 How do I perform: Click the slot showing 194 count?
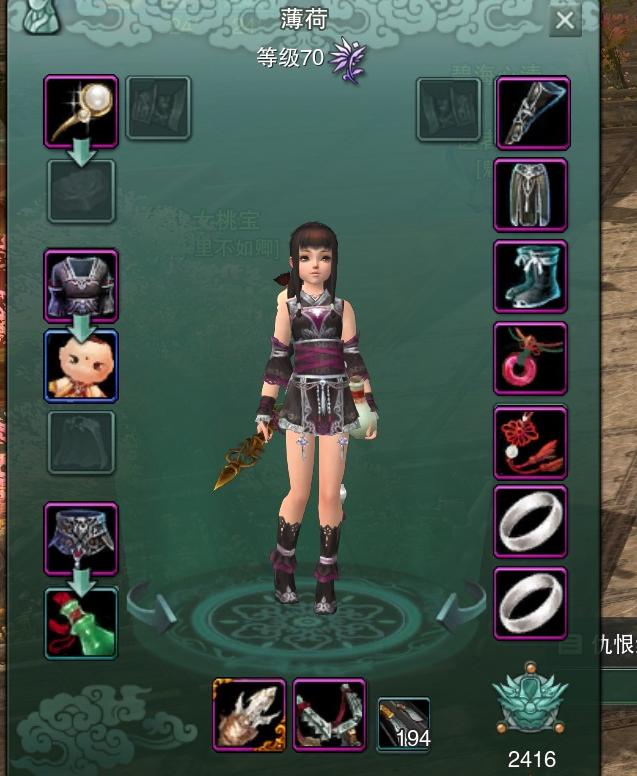point(404,724)
